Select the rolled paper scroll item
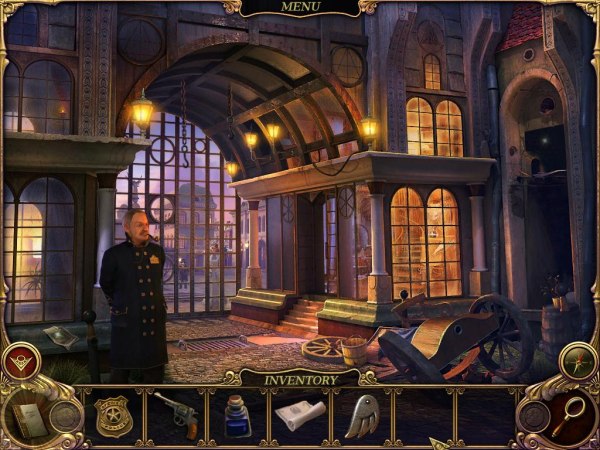Image resolution: width=600 pixels, height=450 pixels. (x=299, y=415)
